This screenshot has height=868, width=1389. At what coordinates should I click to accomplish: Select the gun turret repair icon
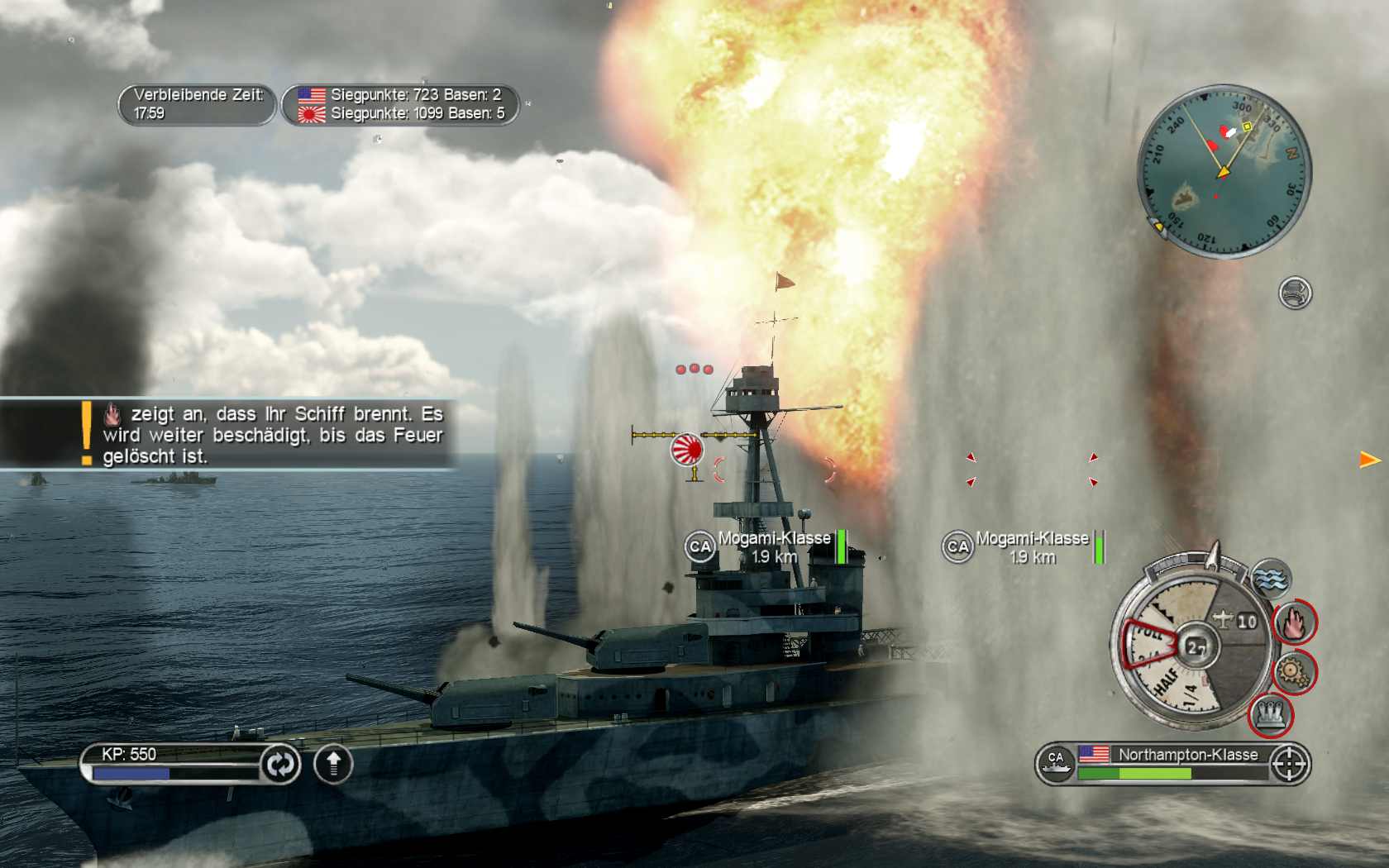click(x=1270, y=713)
